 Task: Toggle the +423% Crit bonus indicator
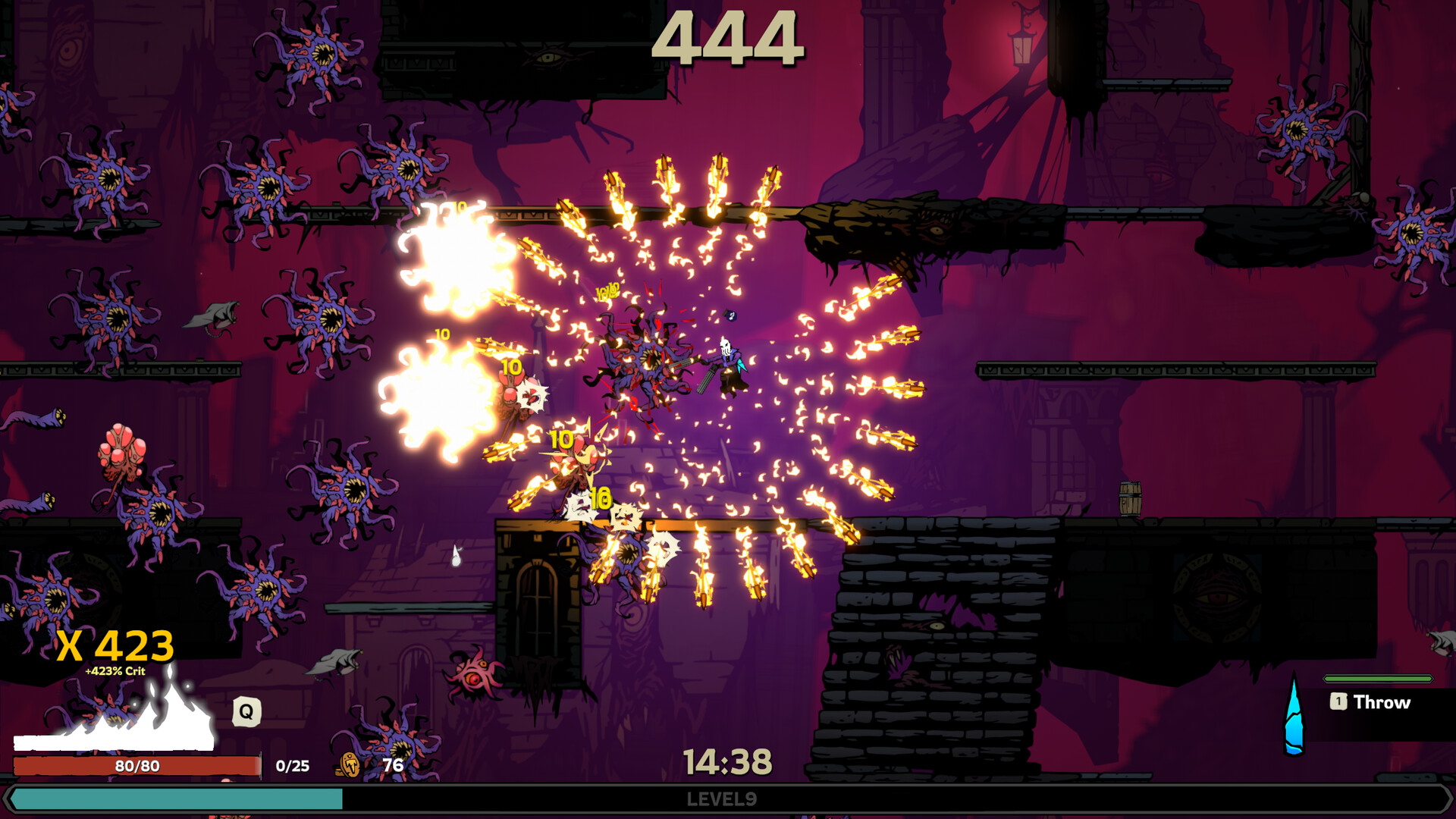tap(115, 671)
